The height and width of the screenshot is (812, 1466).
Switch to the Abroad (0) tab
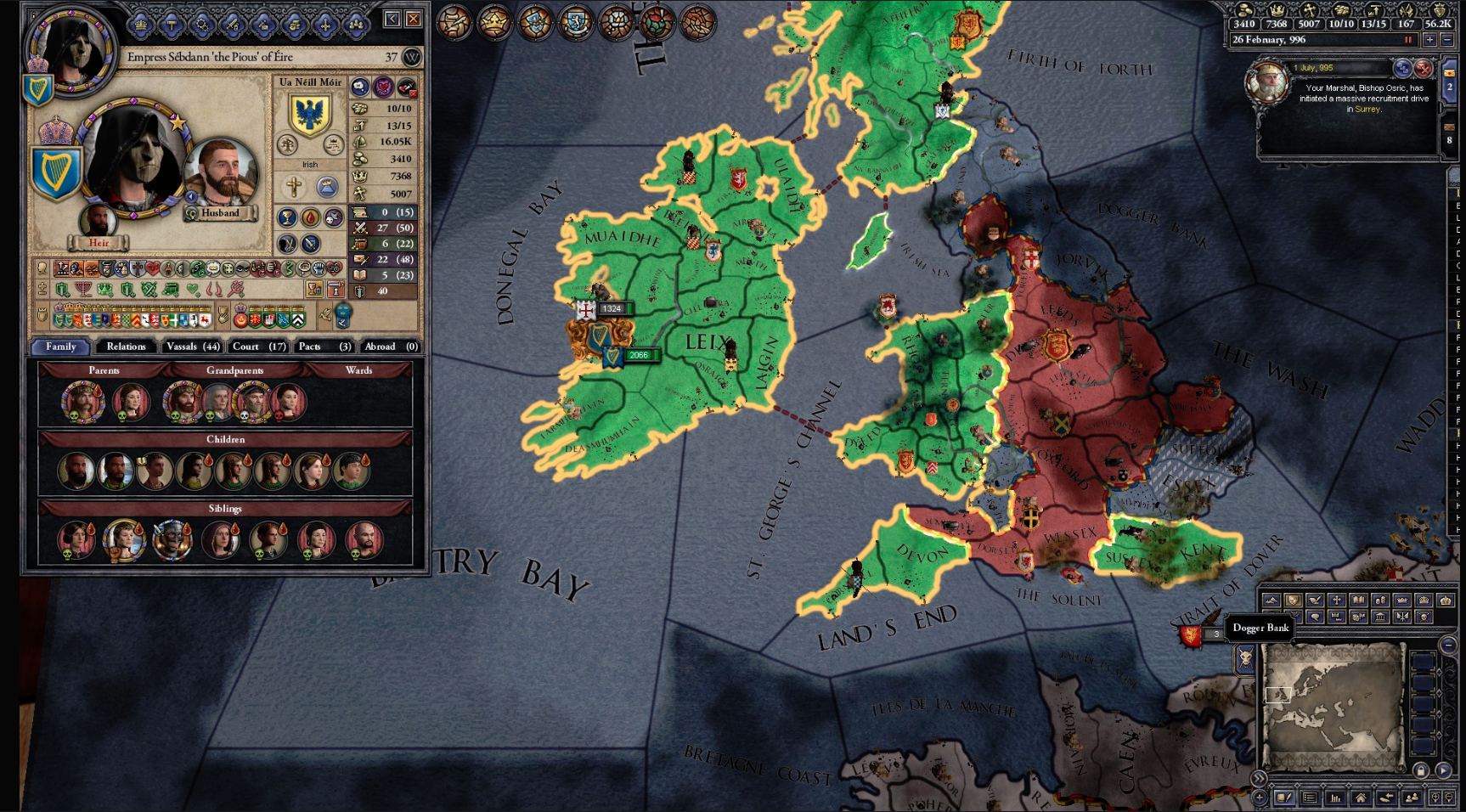[x=390, y=347]
